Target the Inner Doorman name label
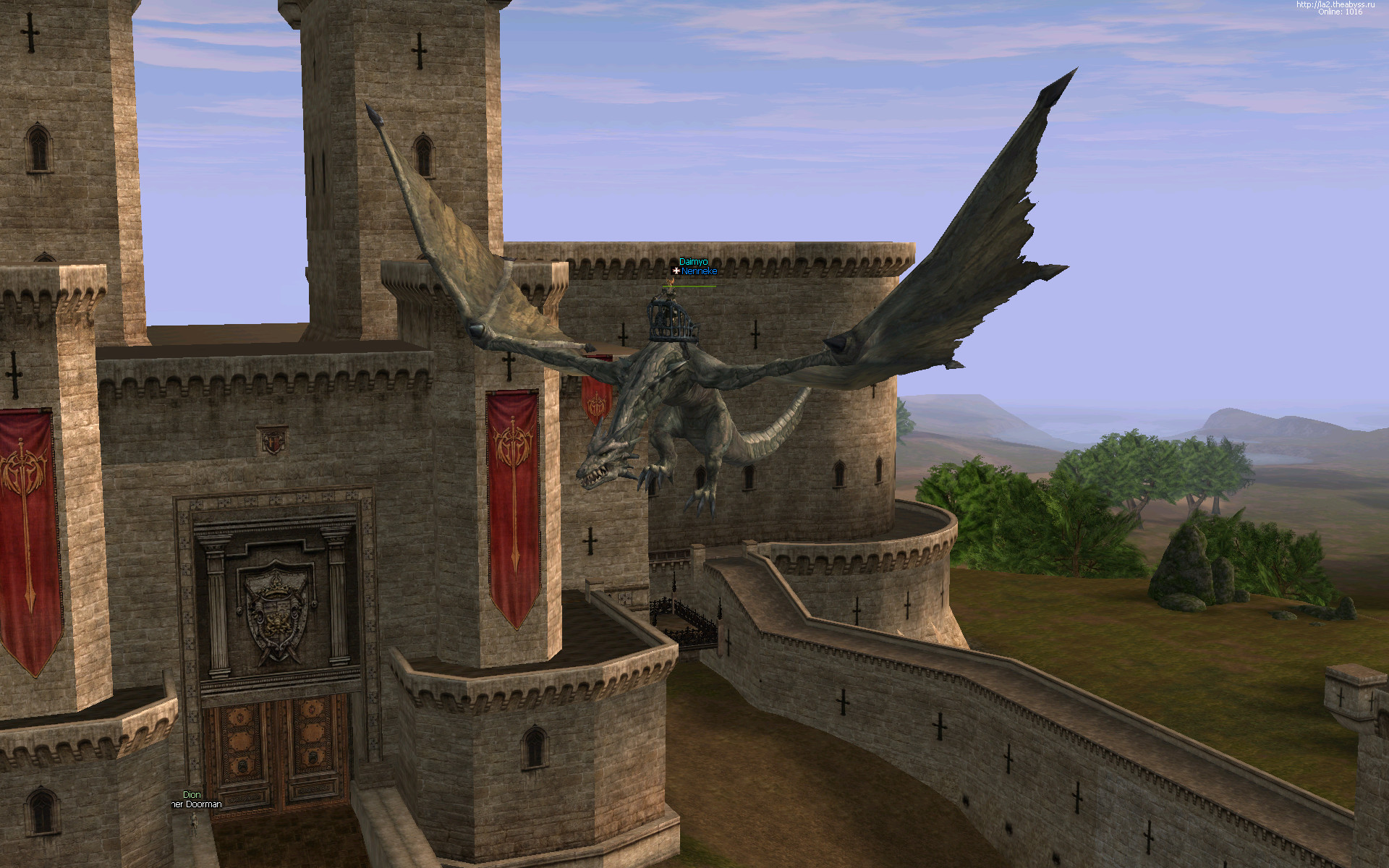 click(x=196, y=804)
